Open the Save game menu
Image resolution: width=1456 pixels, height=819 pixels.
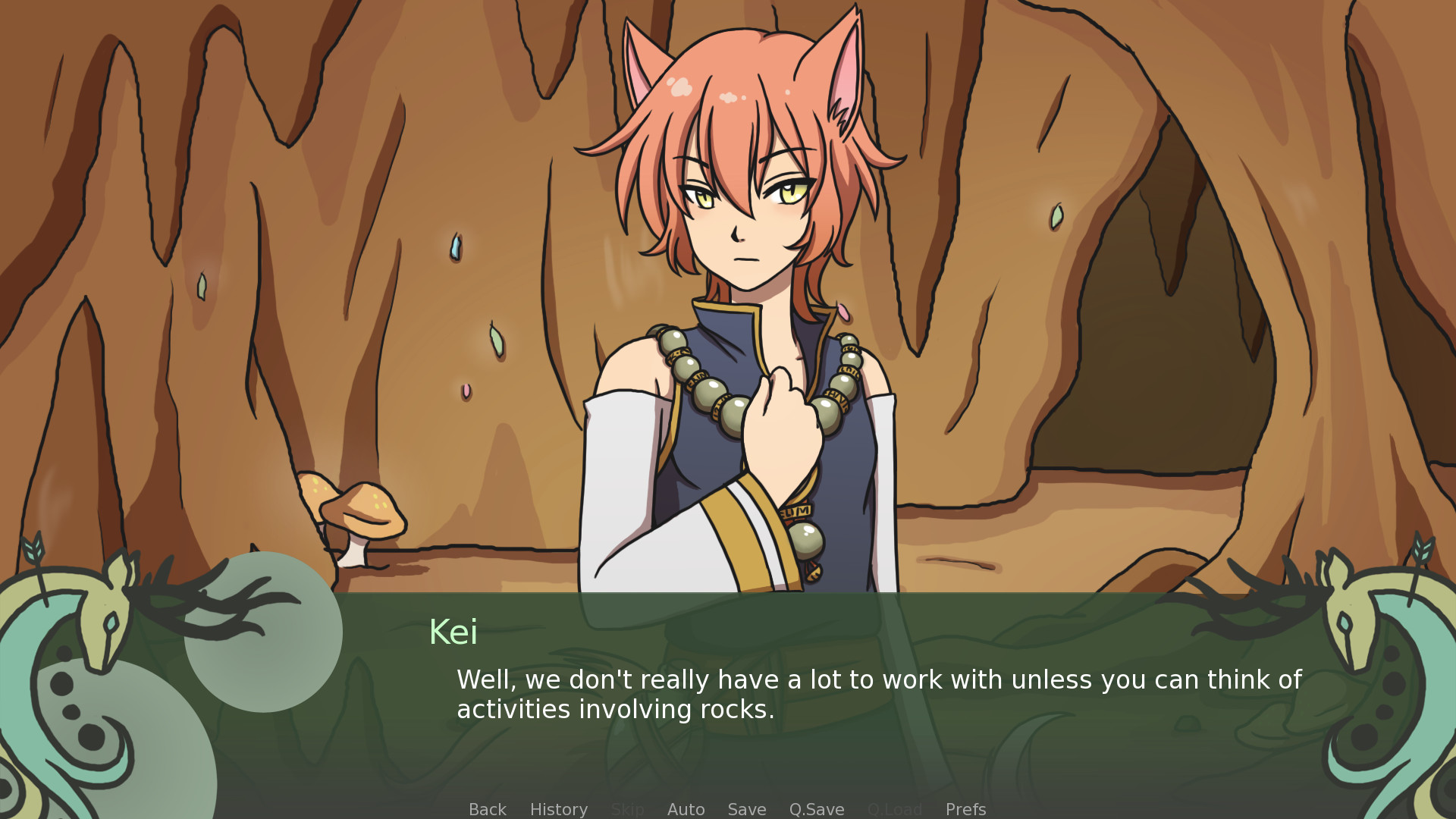click(746, 809)
